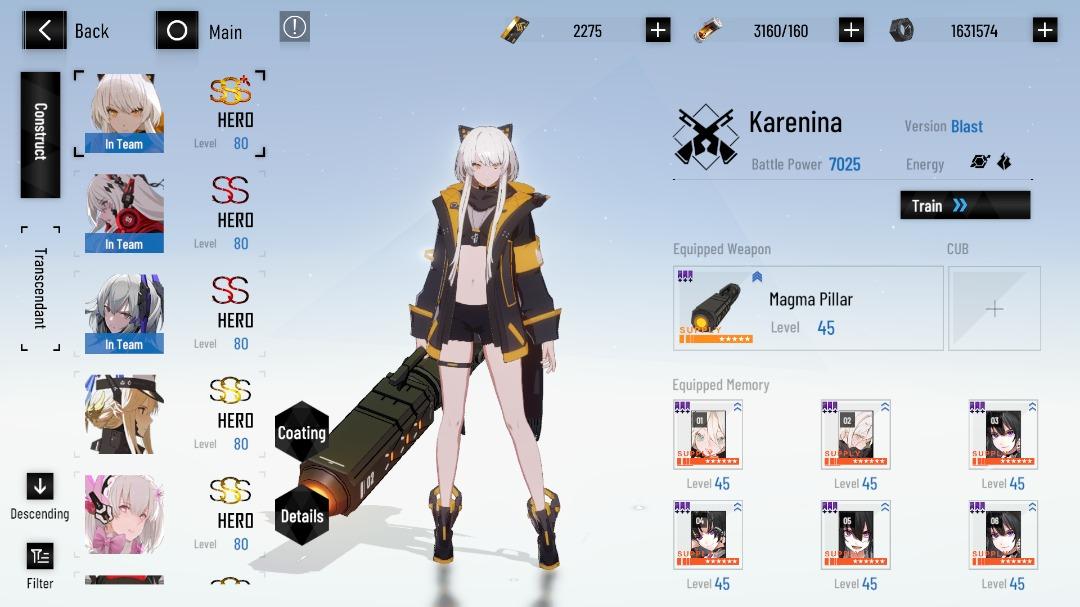Return to the Main screen
Screen dimensions: 1080x607
(201, 31)
